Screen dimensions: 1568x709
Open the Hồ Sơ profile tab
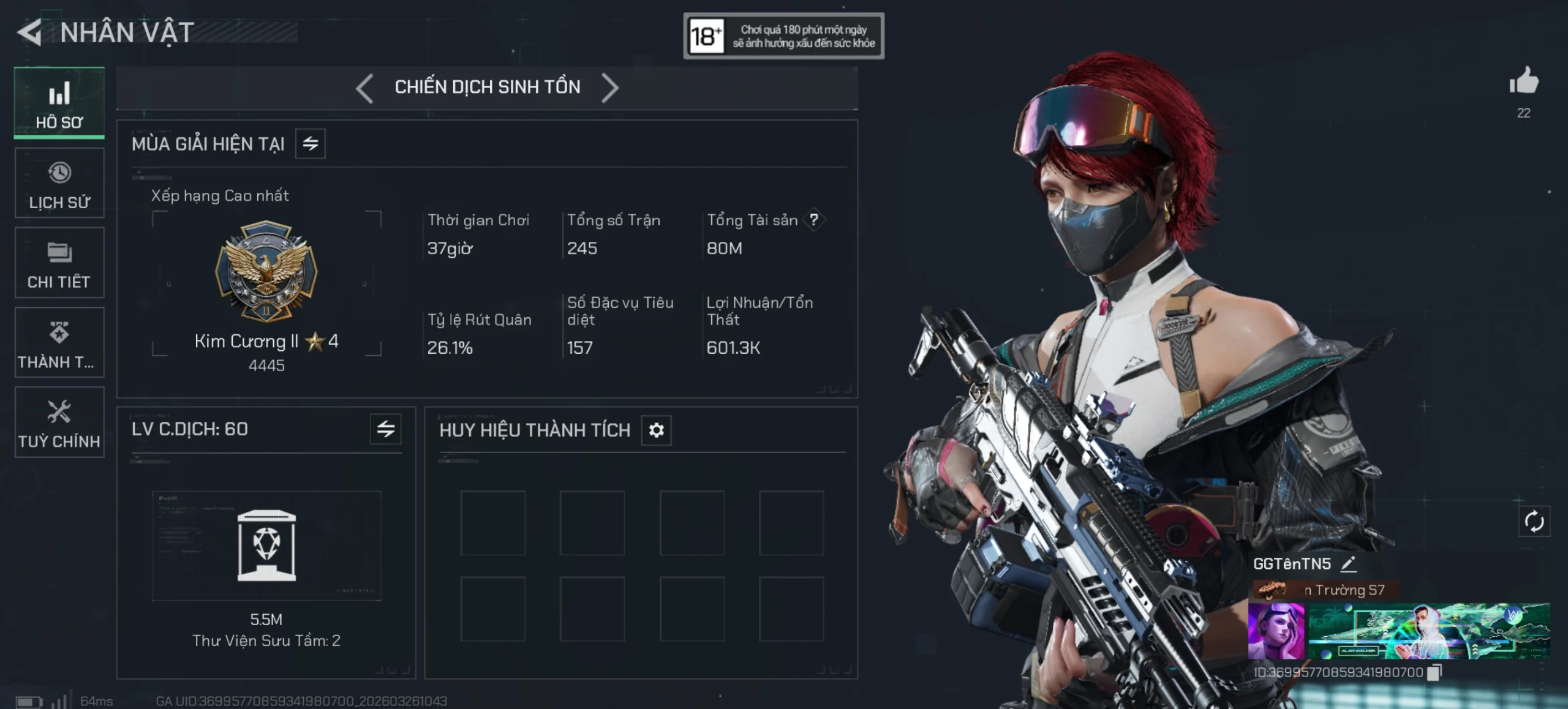pos(59,103)
